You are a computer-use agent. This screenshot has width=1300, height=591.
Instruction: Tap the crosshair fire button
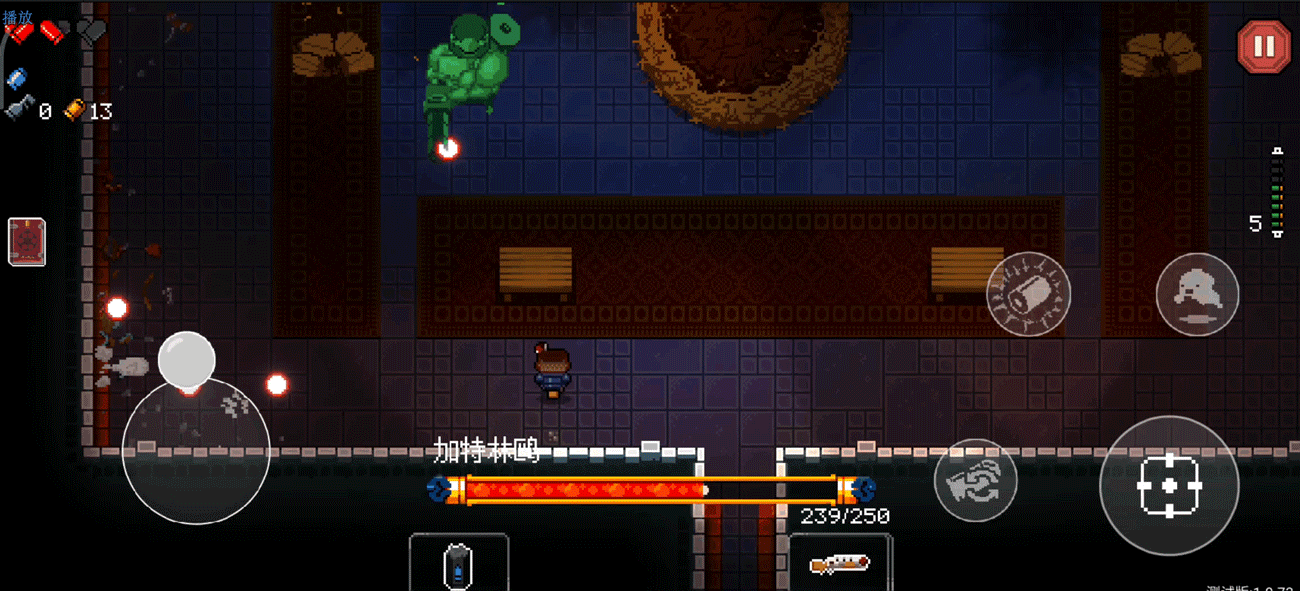tap(1168, 486)
